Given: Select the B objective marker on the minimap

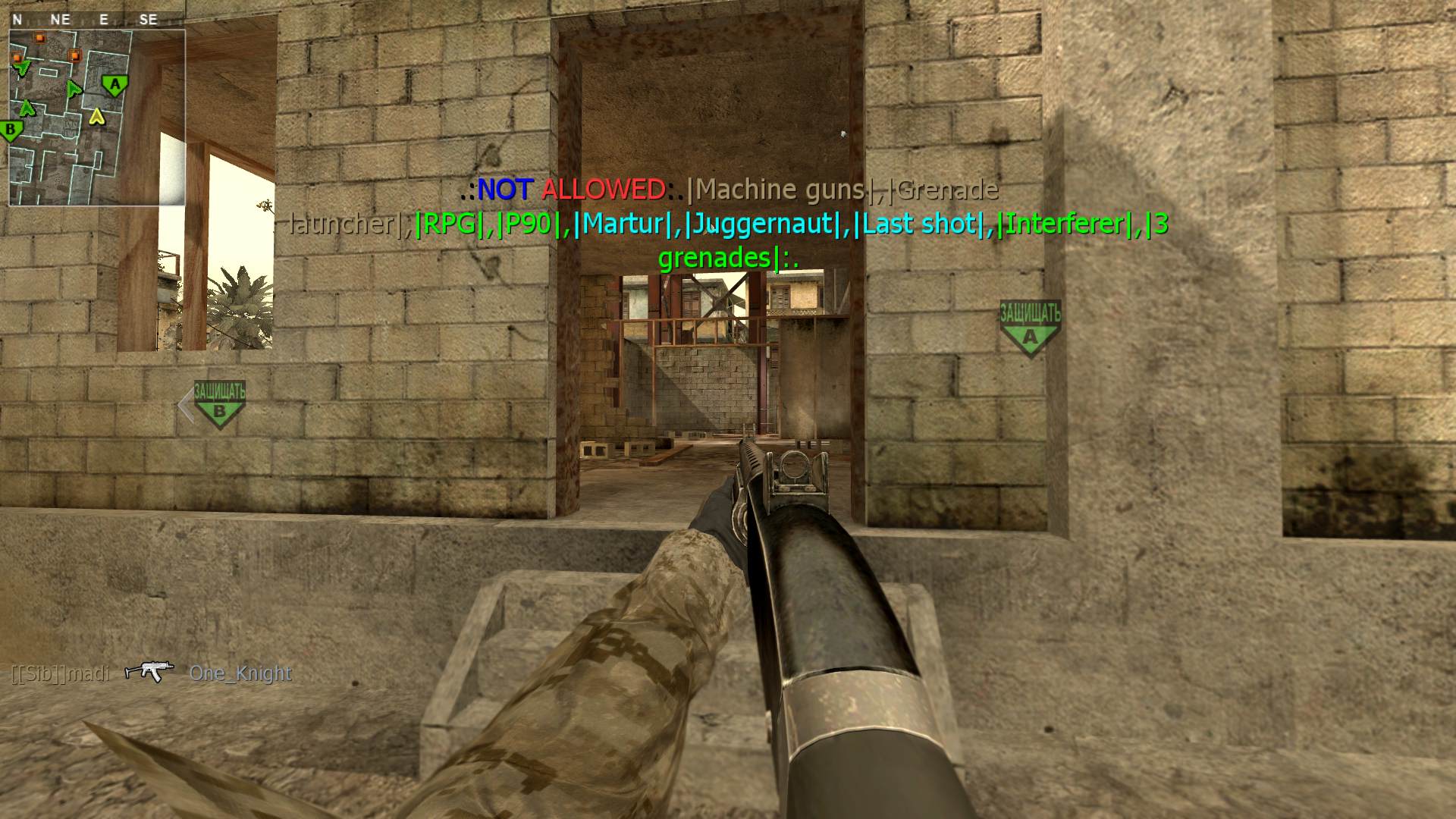Looking at the screenshot, I should pyautogui.click(x=11, y=131).
